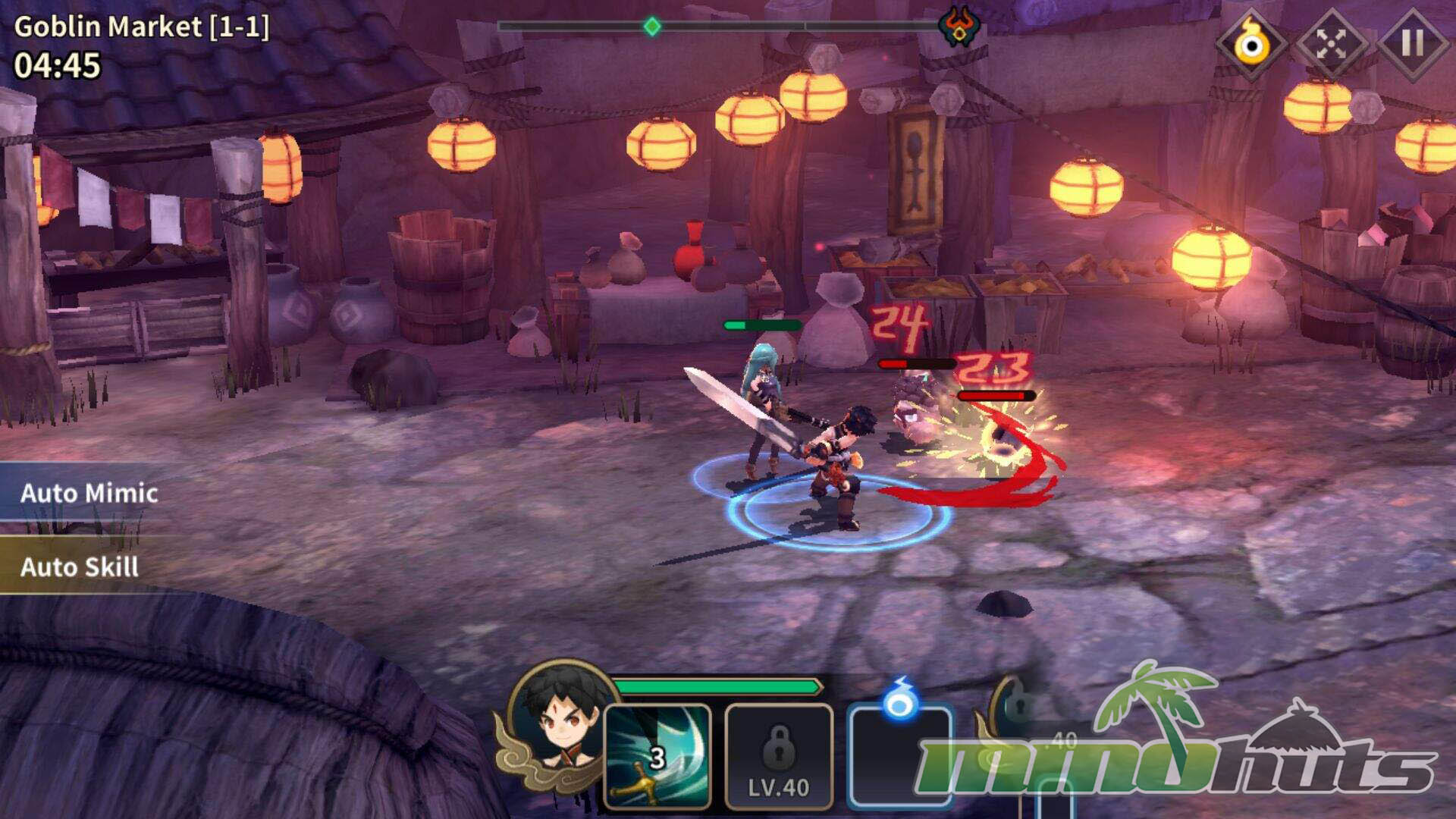Click the crossed-arrows camera button

click(1331, 44)
